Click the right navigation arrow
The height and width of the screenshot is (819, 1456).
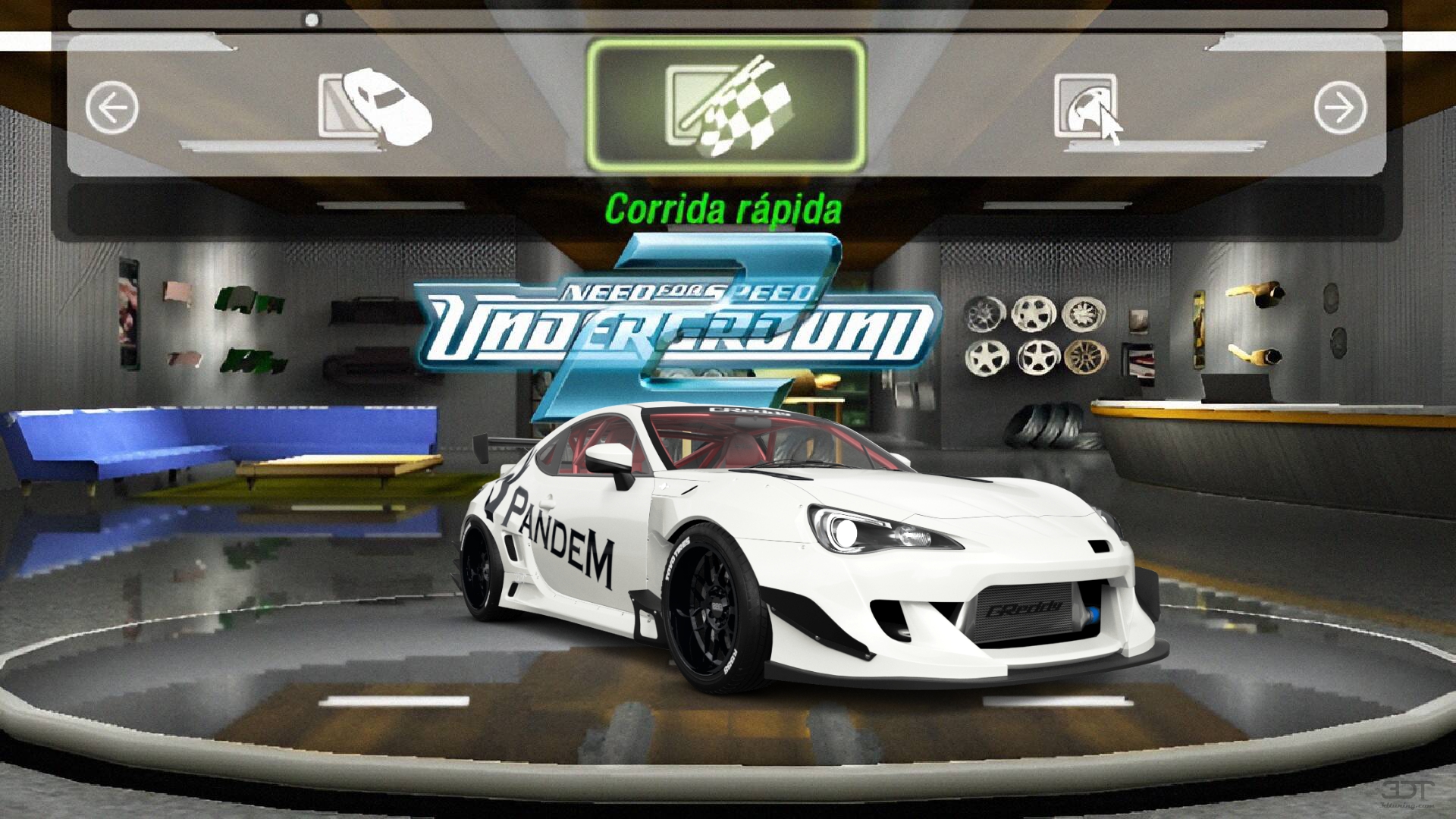click(1341, 106)
